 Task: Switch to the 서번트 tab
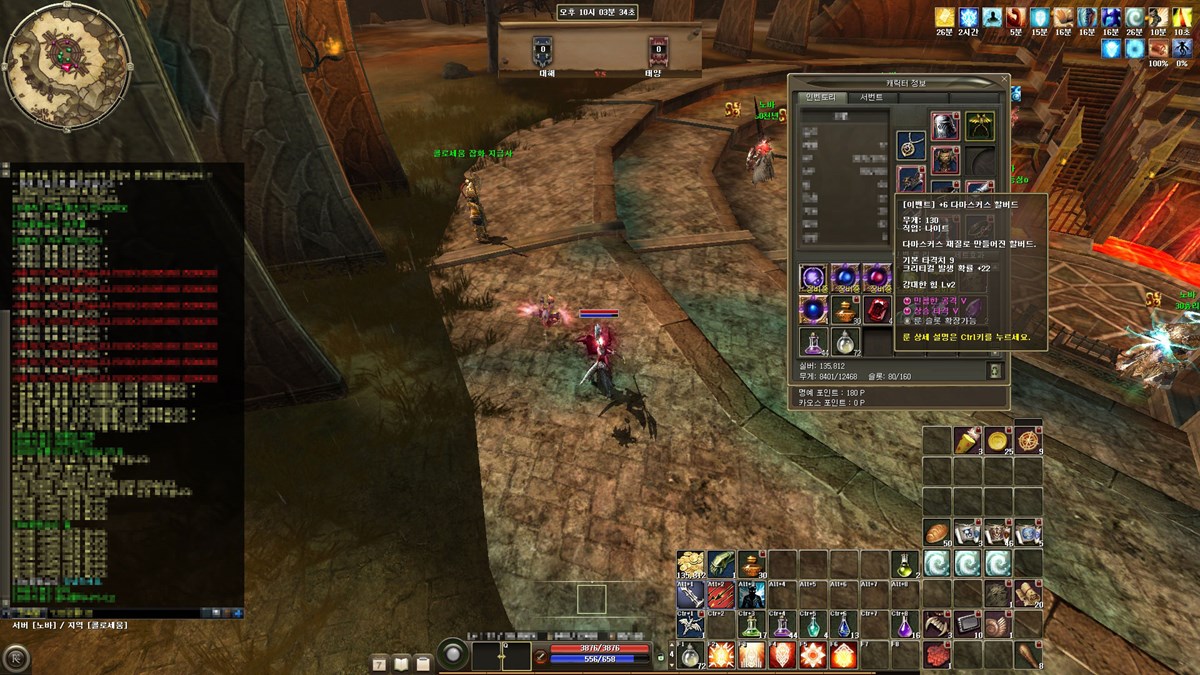(871, 98)
